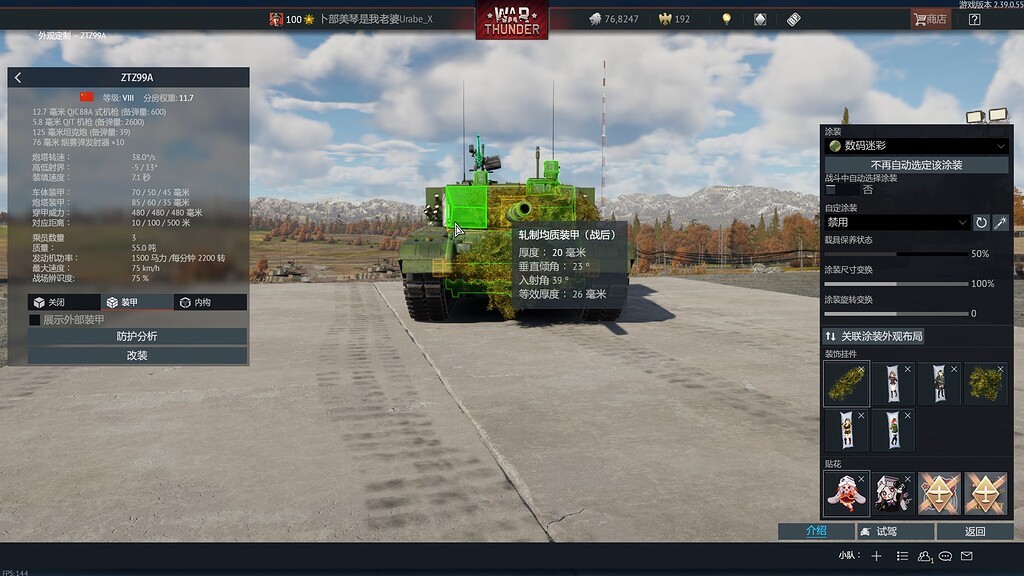Click 不再自动选定该涂装 button
Viewport: 1024px width, 576px height.
click(x=916, y=165)
